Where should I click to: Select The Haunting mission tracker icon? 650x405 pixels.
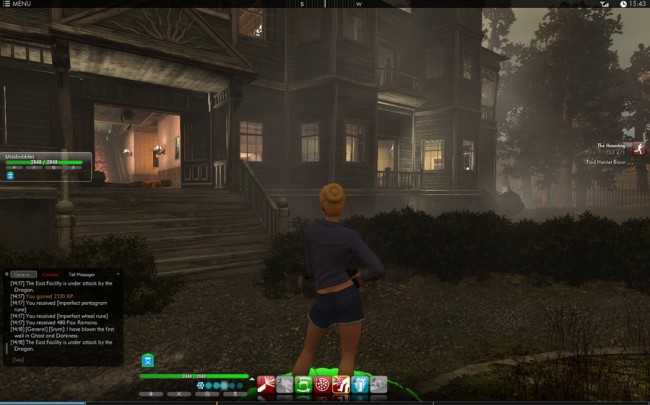[x=638, y=148]
